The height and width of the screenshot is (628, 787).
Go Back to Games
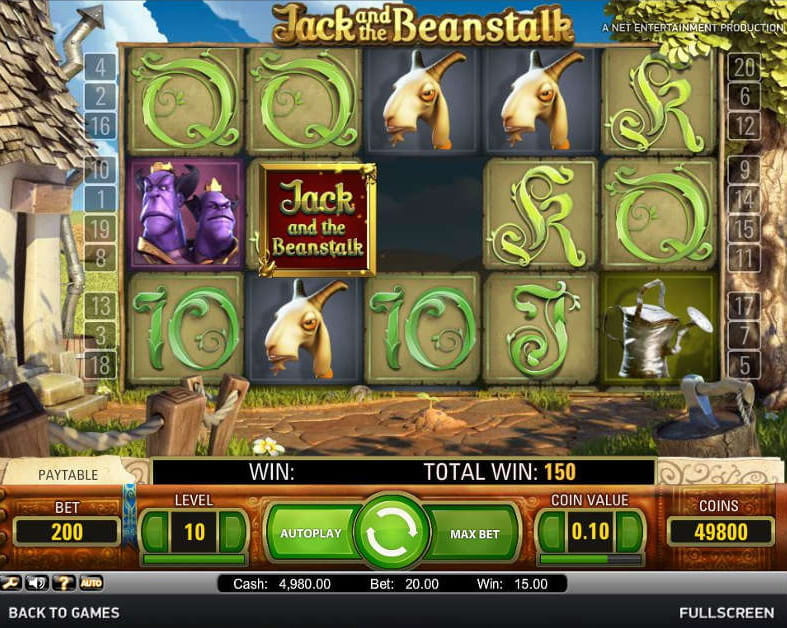64,612
